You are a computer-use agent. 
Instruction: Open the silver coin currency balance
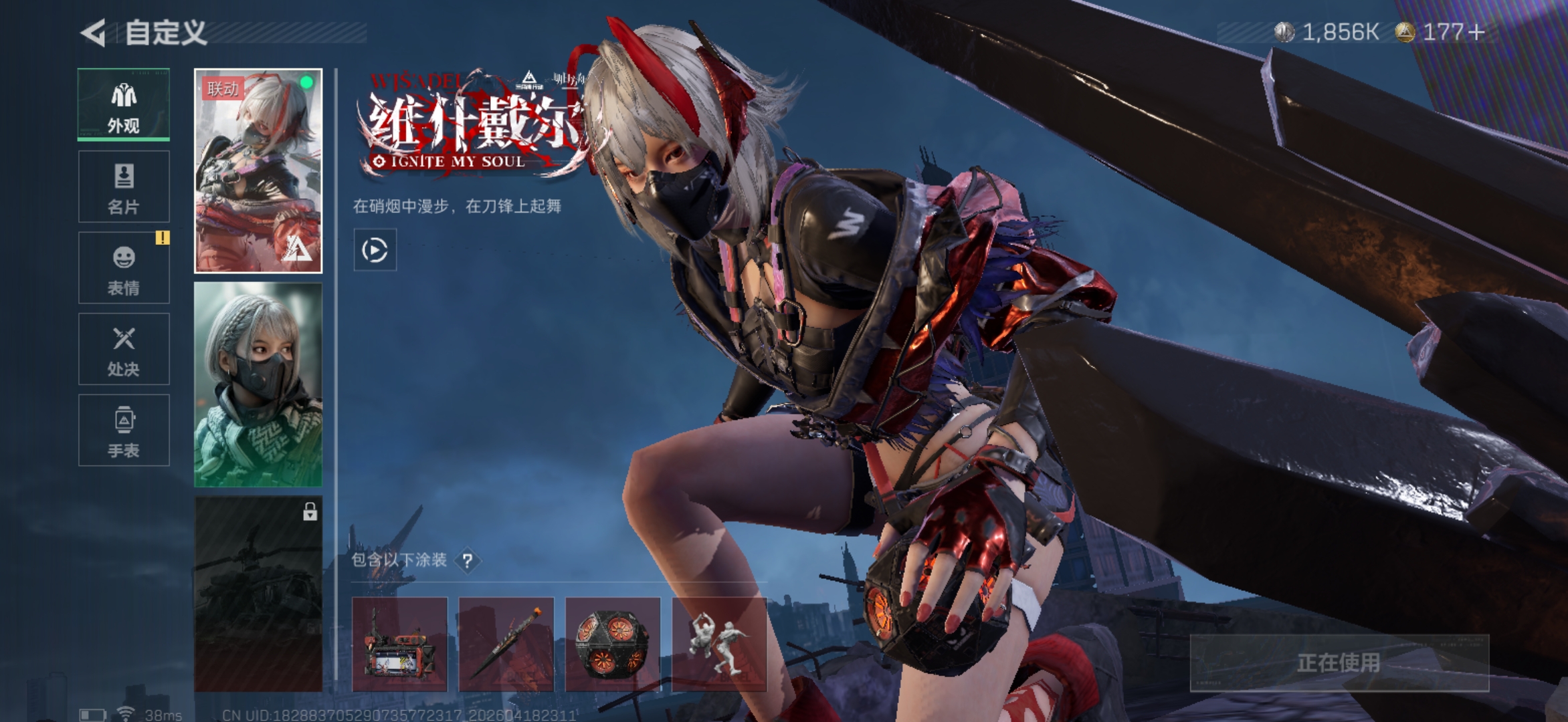tap(1327, 32)
